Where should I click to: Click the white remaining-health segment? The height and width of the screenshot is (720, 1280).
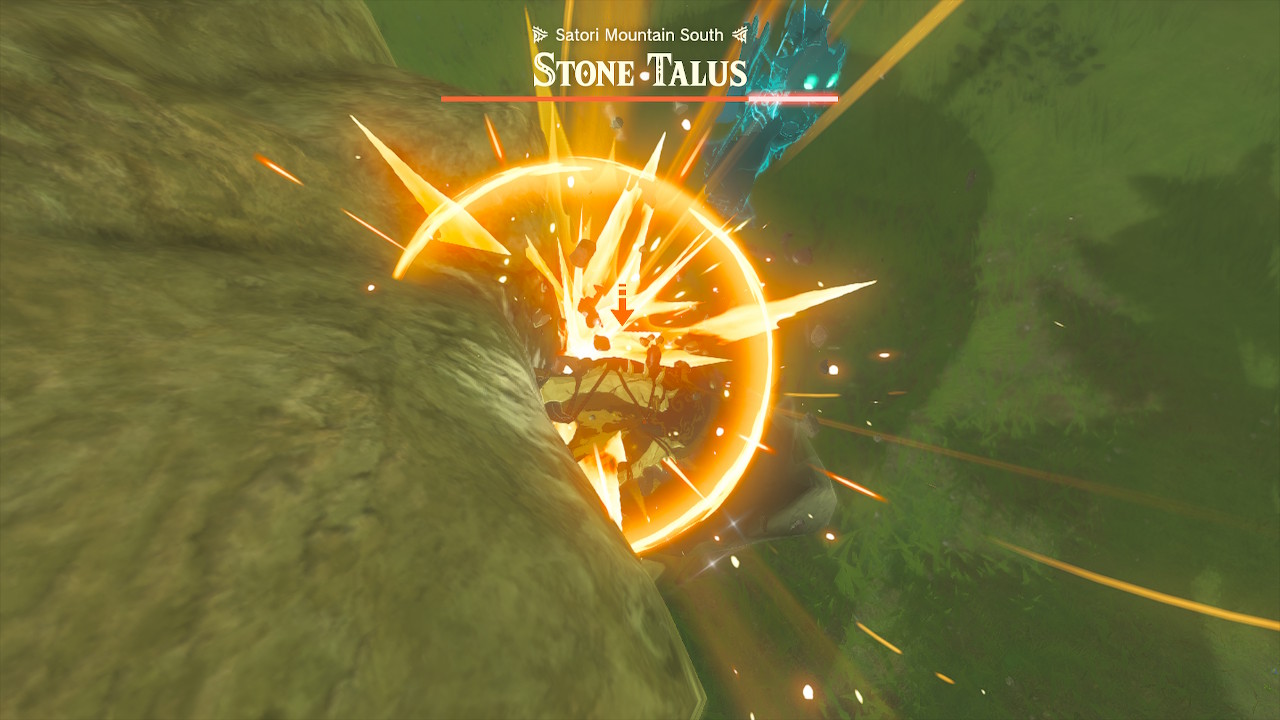point(793,98)
